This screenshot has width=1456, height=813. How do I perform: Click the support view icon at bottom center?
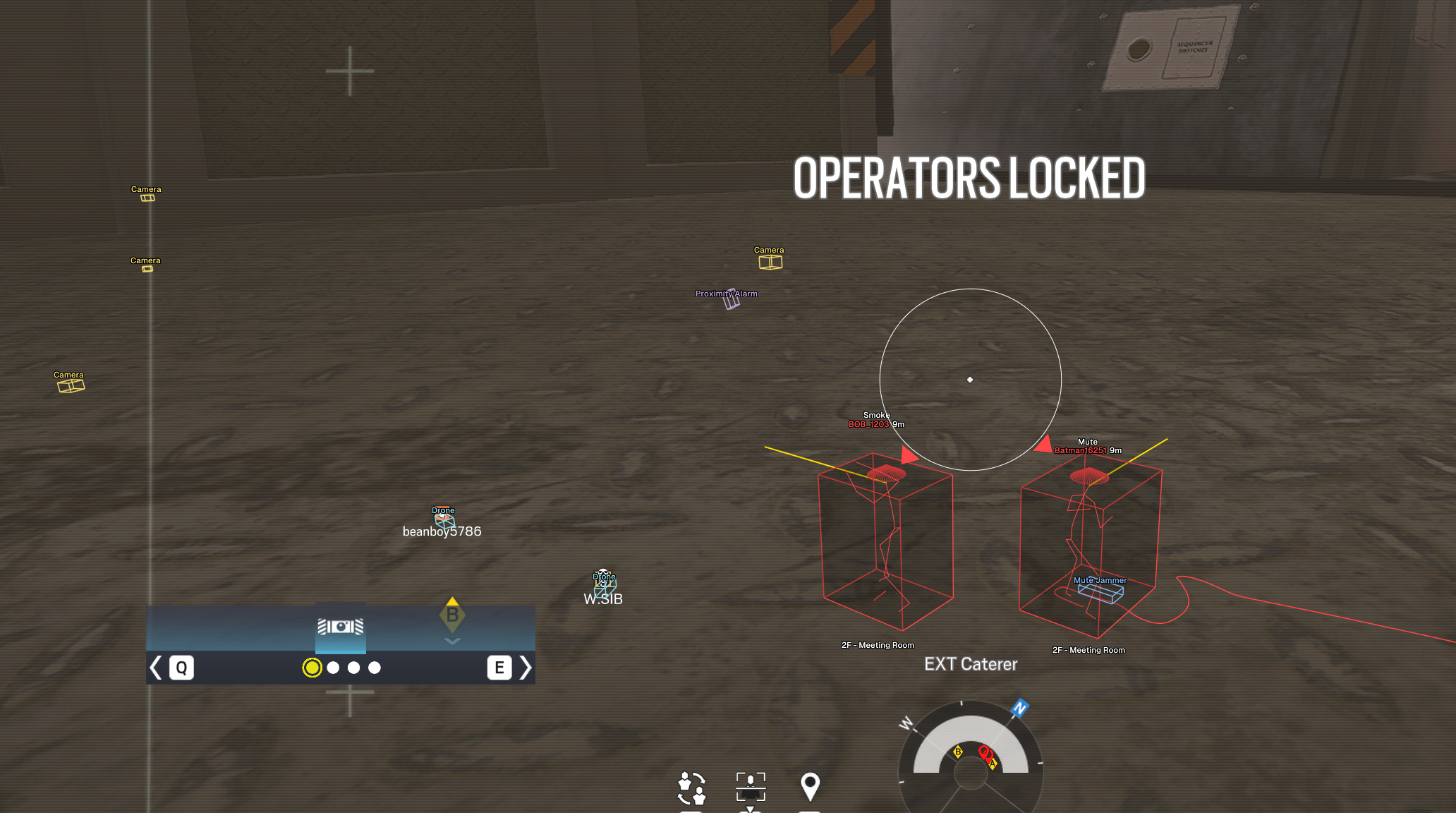[751, 785]
